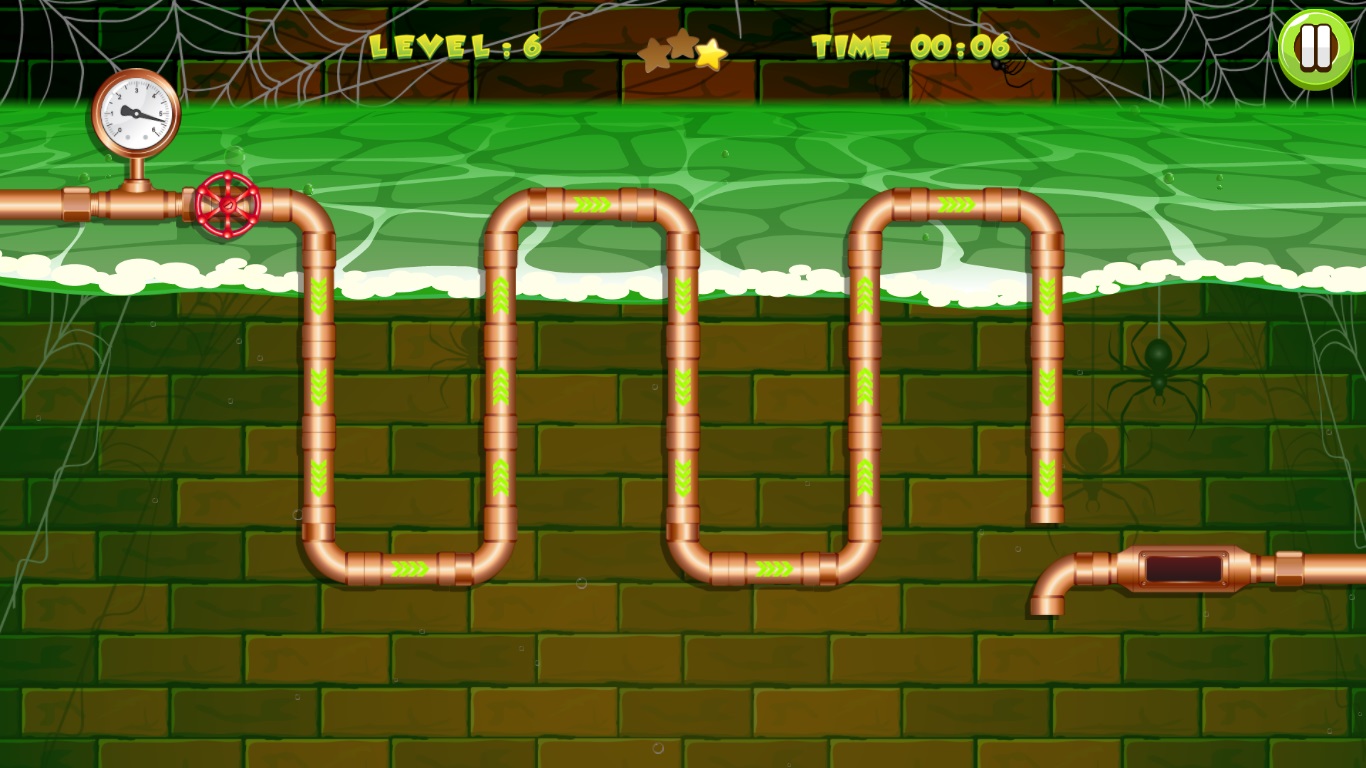The width and height of the screenshot is (1366, 768).
Task: Click the green pause button
Action: 1314,46
